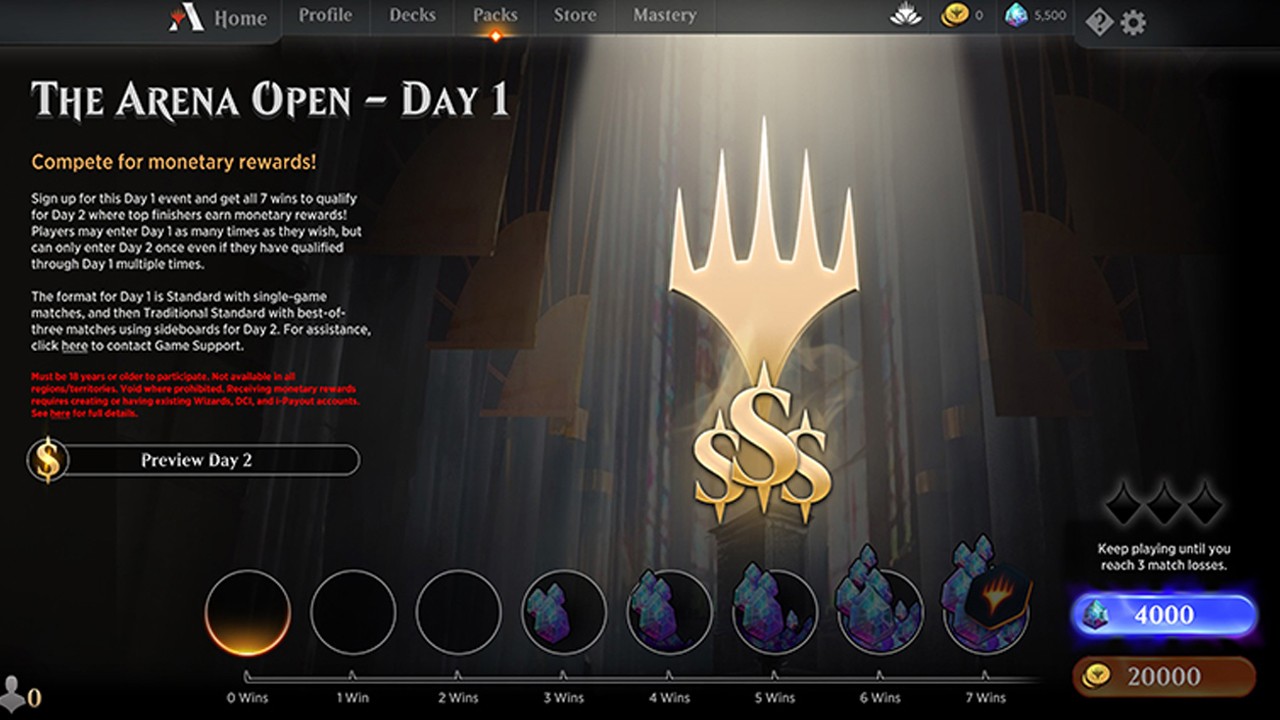Open the settings gear icon

click(x=1133, y=22)
